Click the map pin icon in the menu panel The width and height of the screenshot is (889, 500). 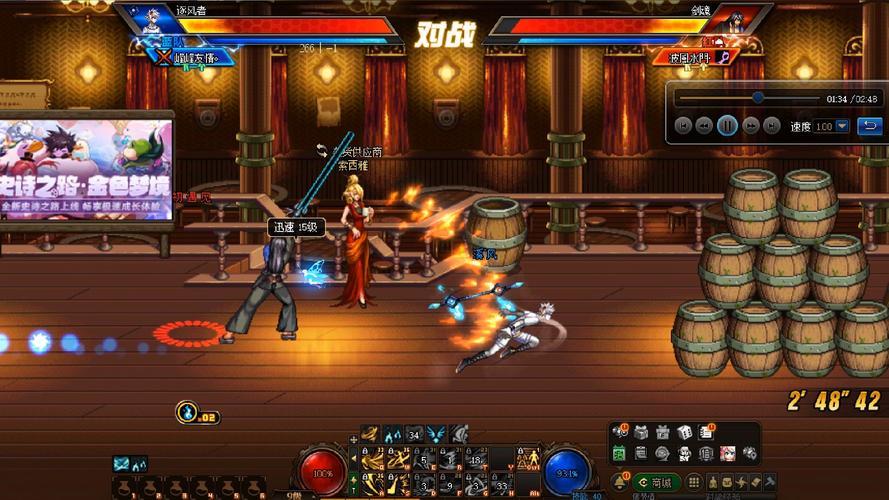tap(750, 454)
